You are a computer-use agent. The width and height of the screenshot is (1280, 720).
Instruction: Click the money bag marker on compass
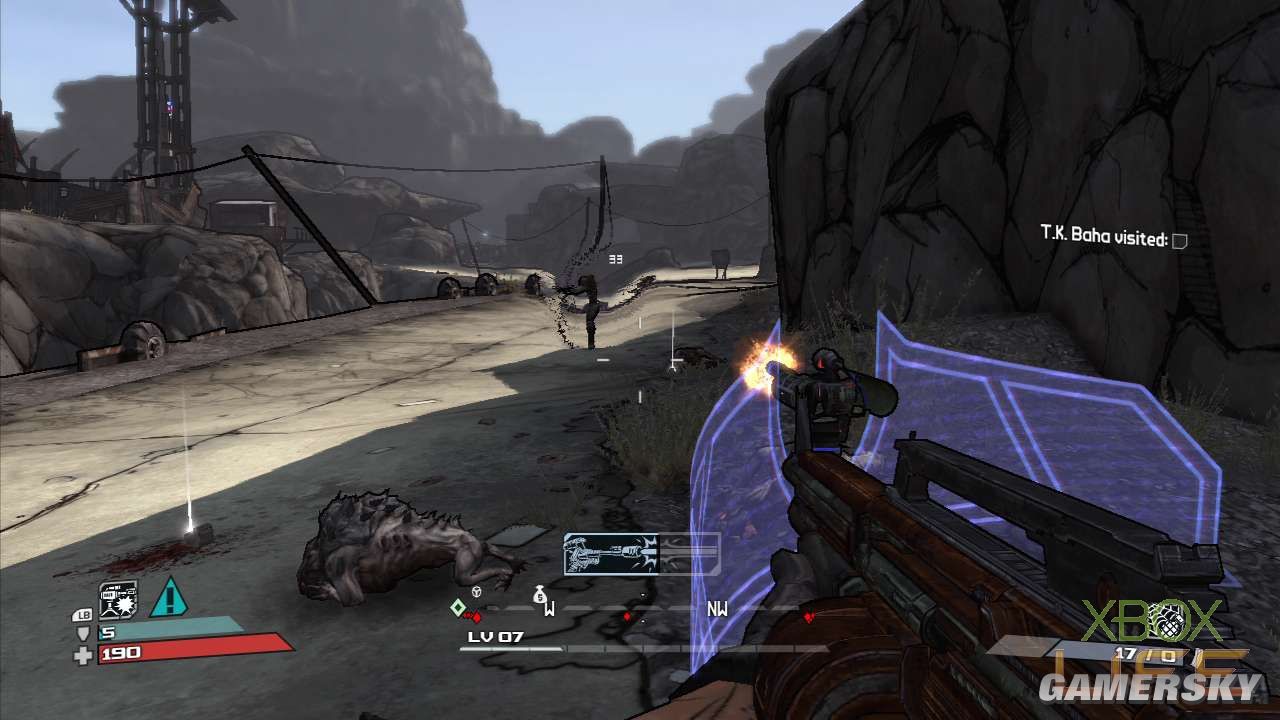pos(540,595)
